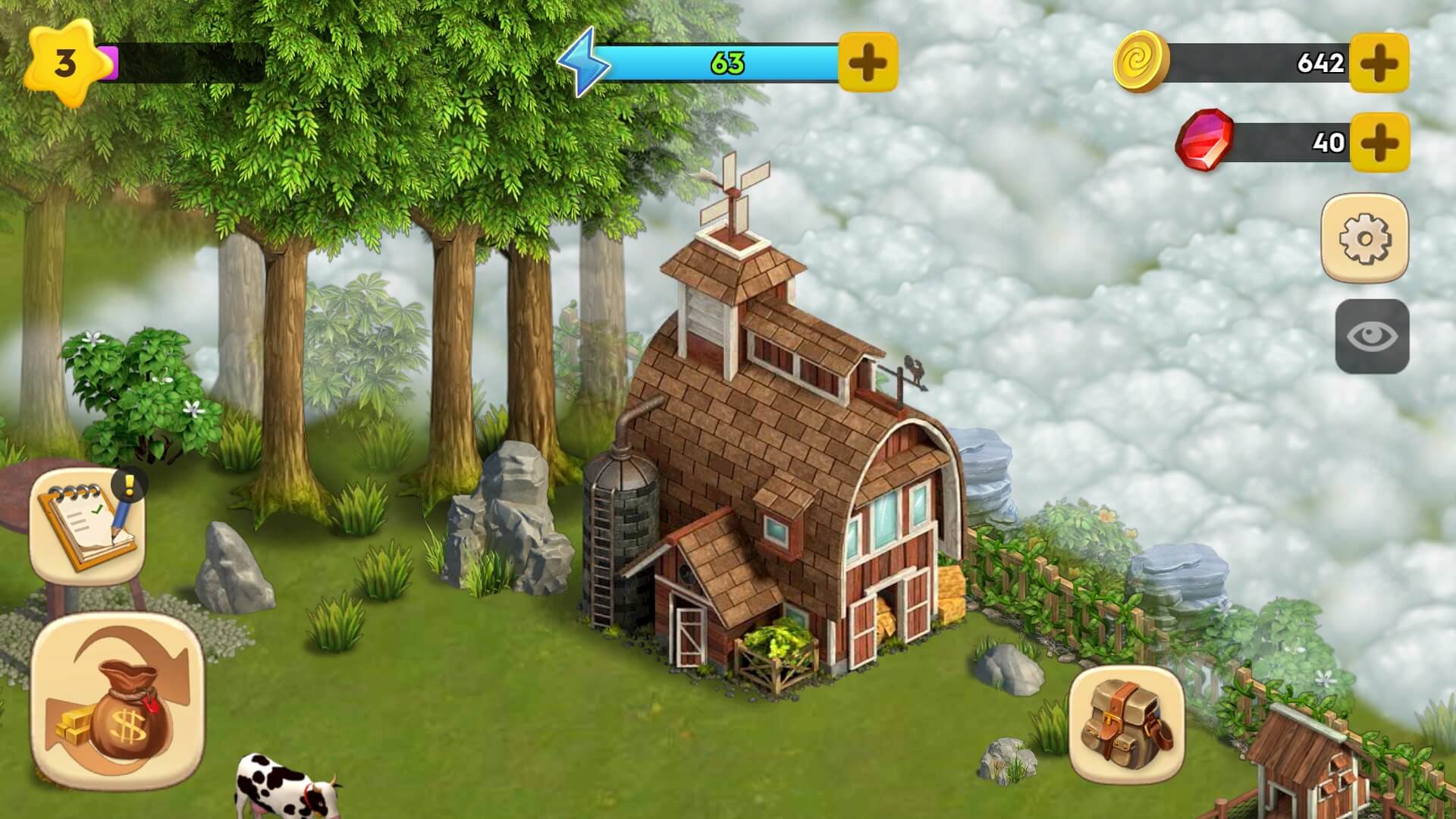Add more energy with the plus button
Screen dimensions: 1456x819
click(868, 62)
